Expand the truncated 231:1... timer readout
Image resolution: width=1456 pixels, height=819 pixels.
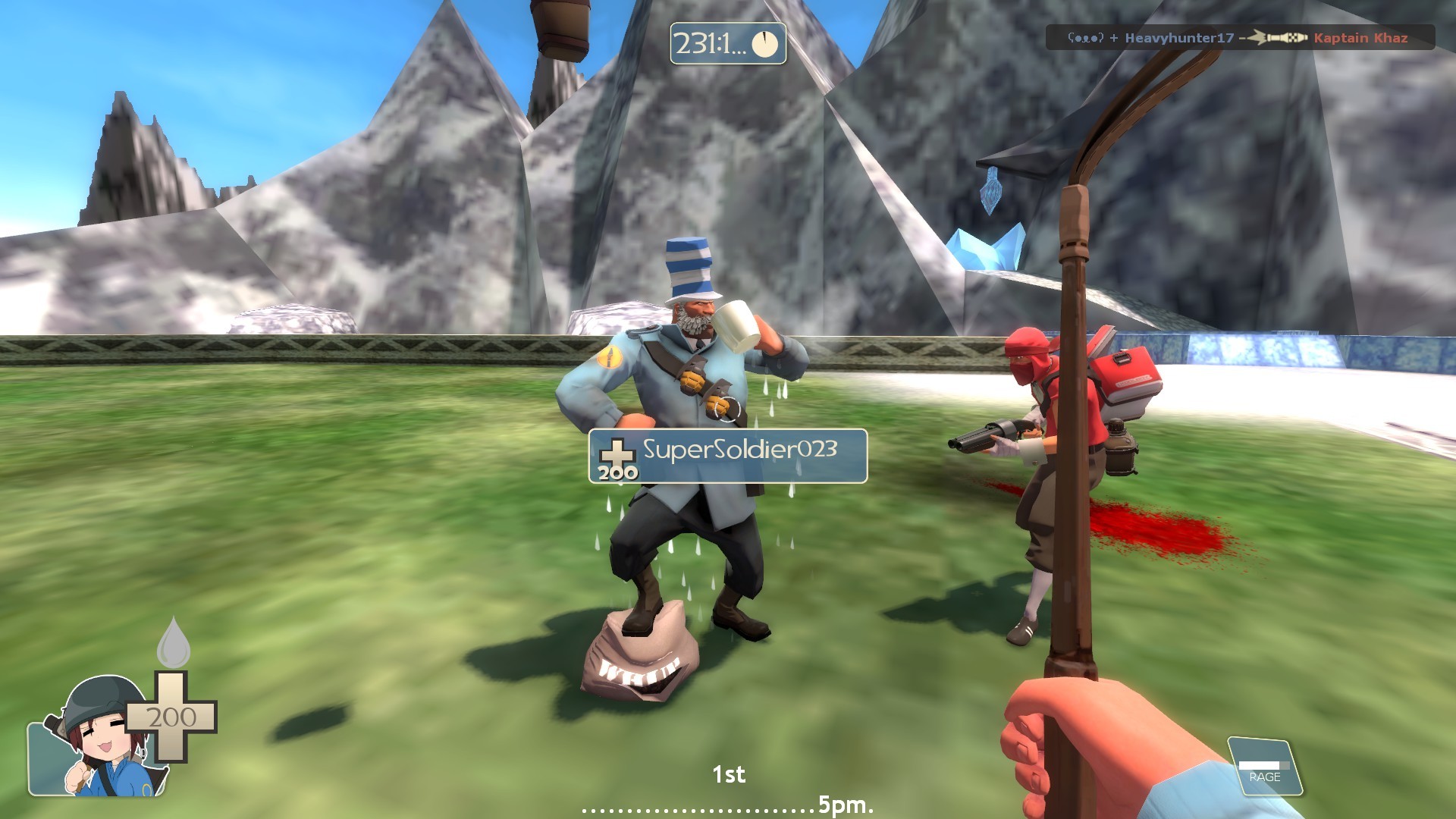coord(711,44)
